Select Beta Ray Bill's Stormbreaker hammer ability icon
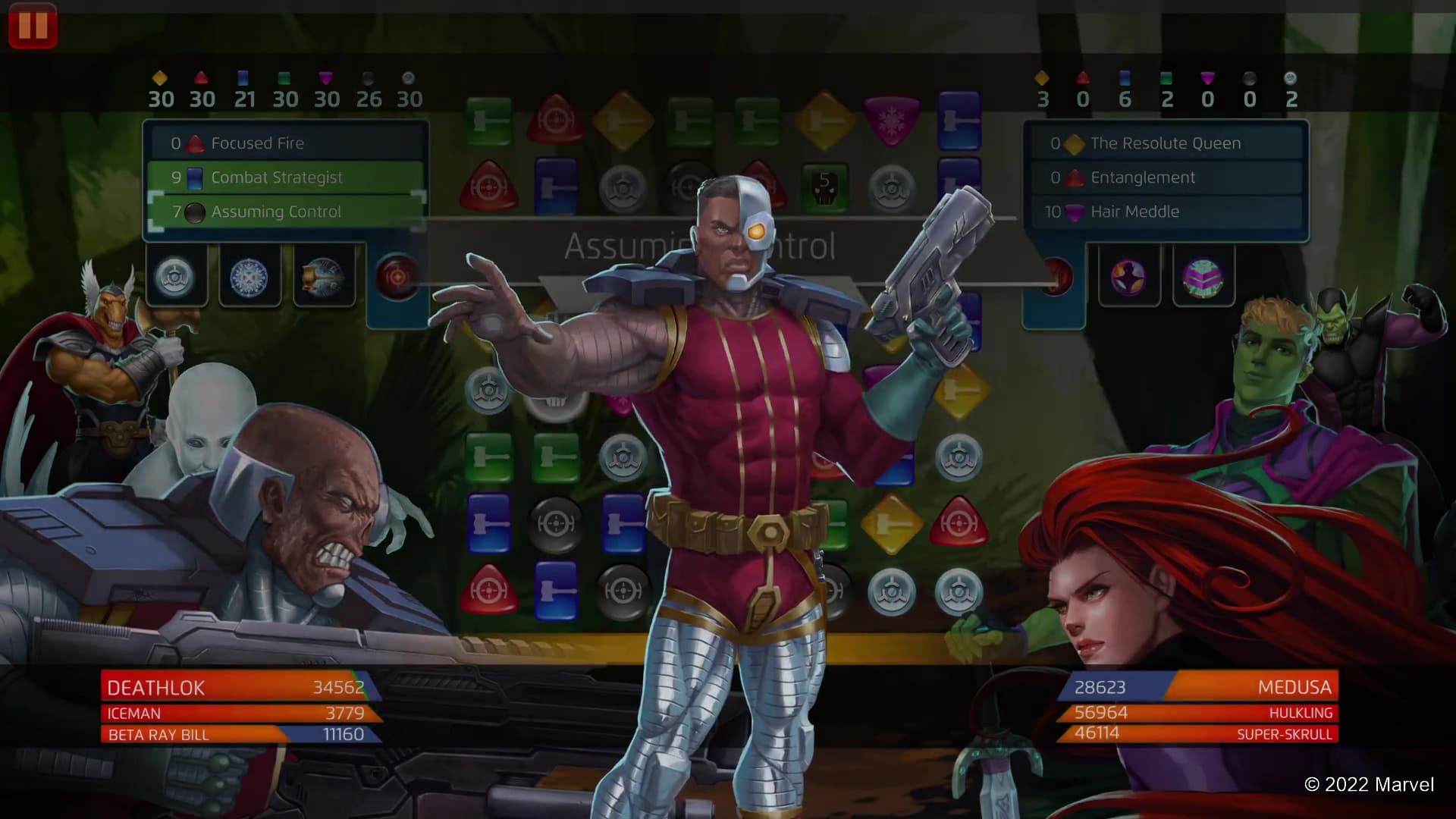 tap(324, 277)
